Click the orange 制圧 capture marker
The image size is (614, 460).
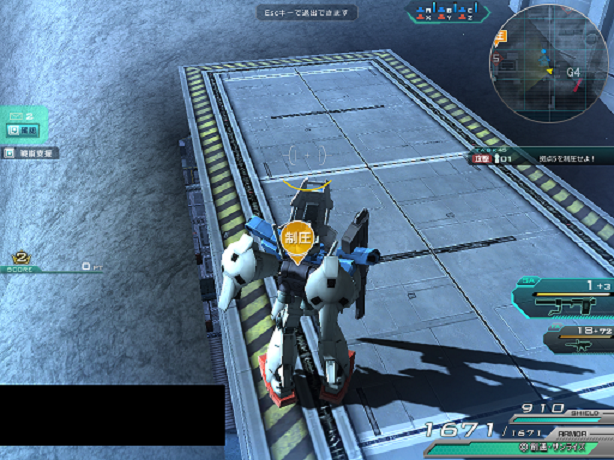(x=298, y=239)
